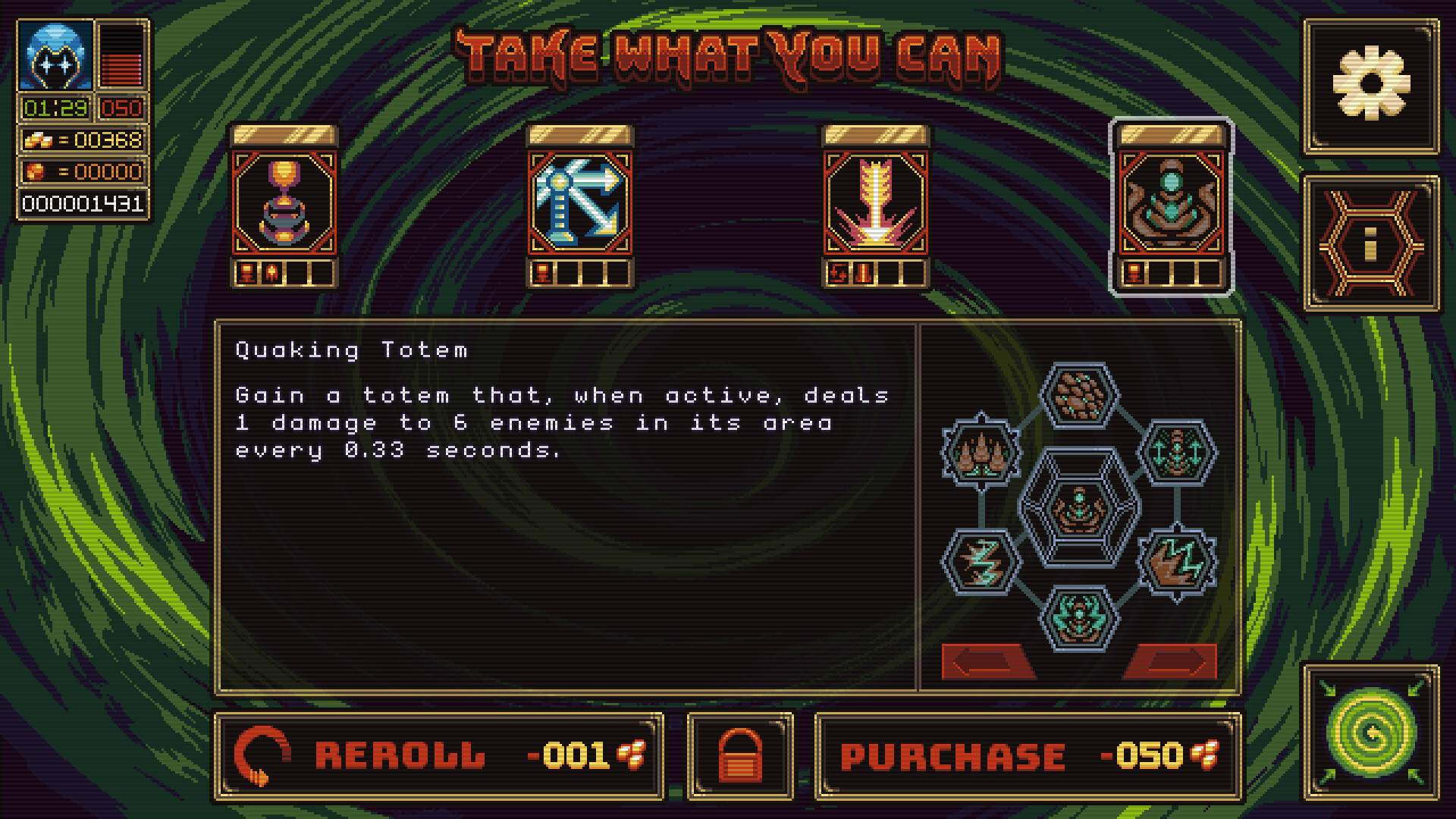Click the left red arrow under upgrade tree
This screenshot has height=819, width=1456.
[x=990, y=662]
